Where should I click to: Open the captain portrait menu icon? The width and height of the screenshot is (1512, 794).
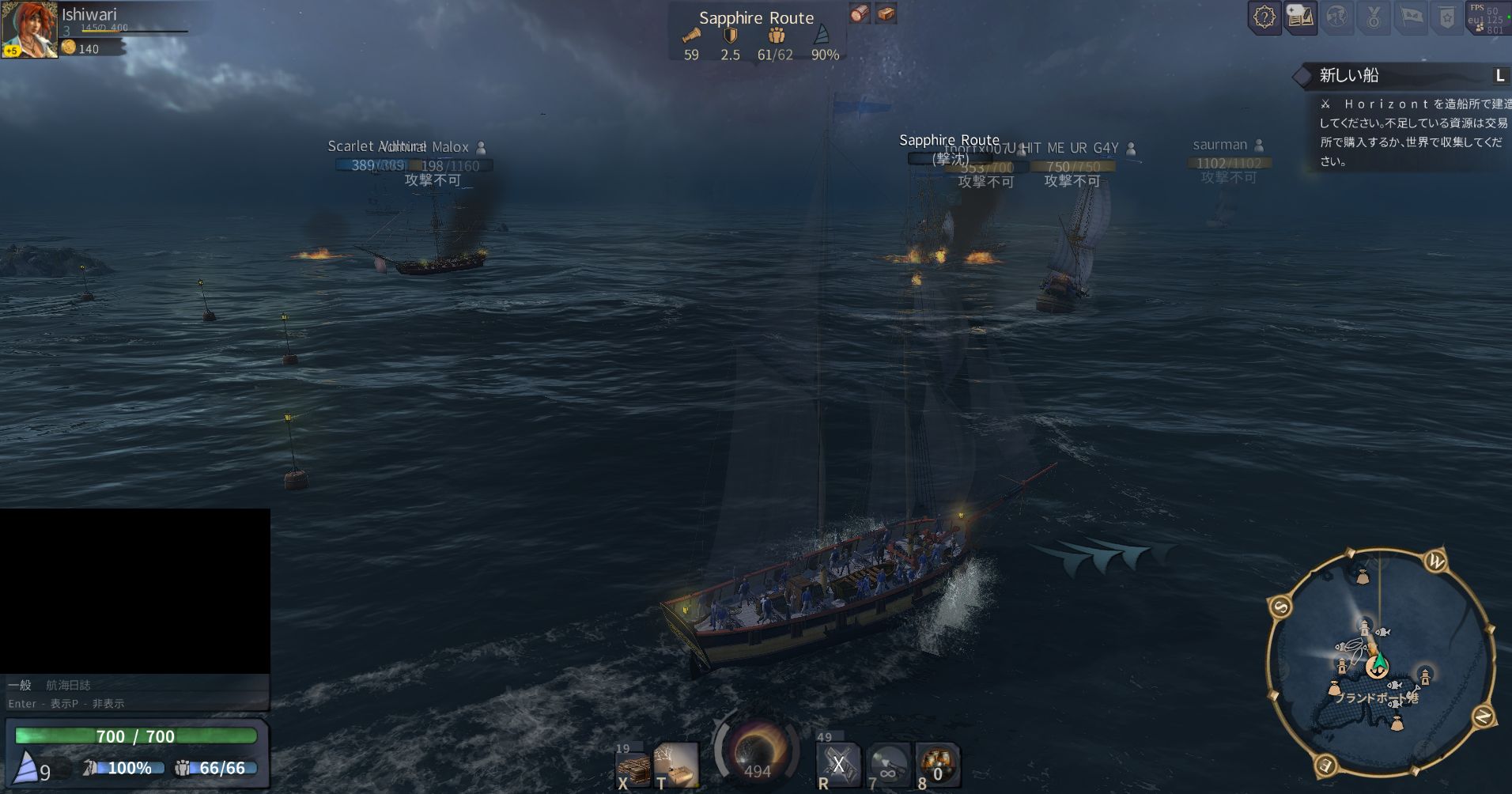click(x=1337, y=17)
